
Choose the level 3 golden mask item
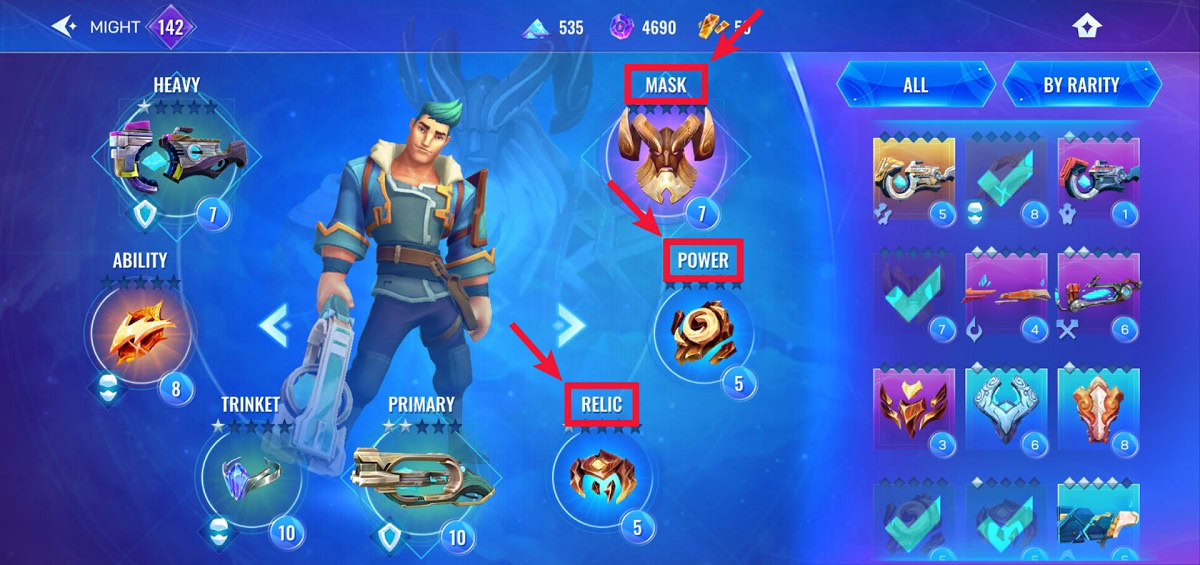pyautogui.click(x=914, y=407)
